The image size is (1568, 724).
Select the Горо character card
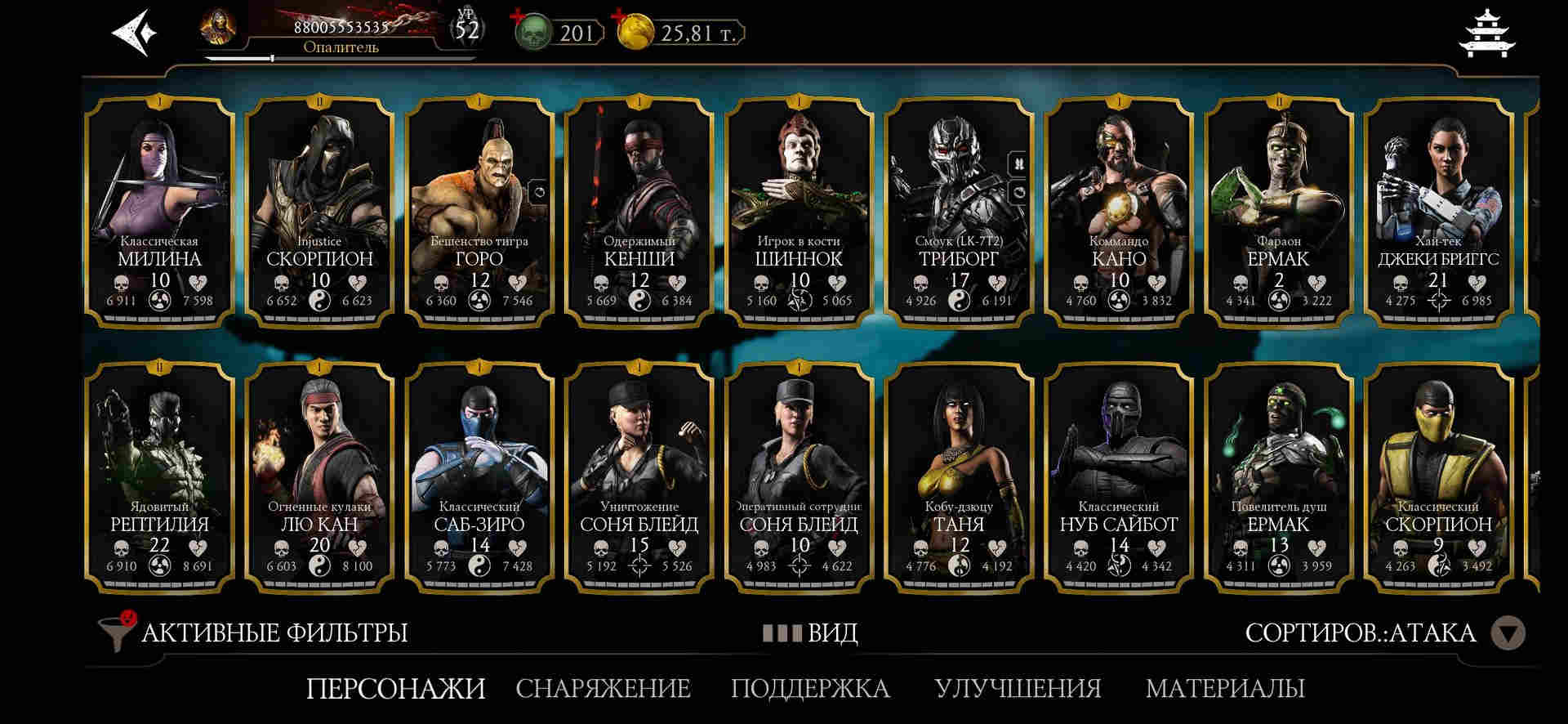[479, 212]
